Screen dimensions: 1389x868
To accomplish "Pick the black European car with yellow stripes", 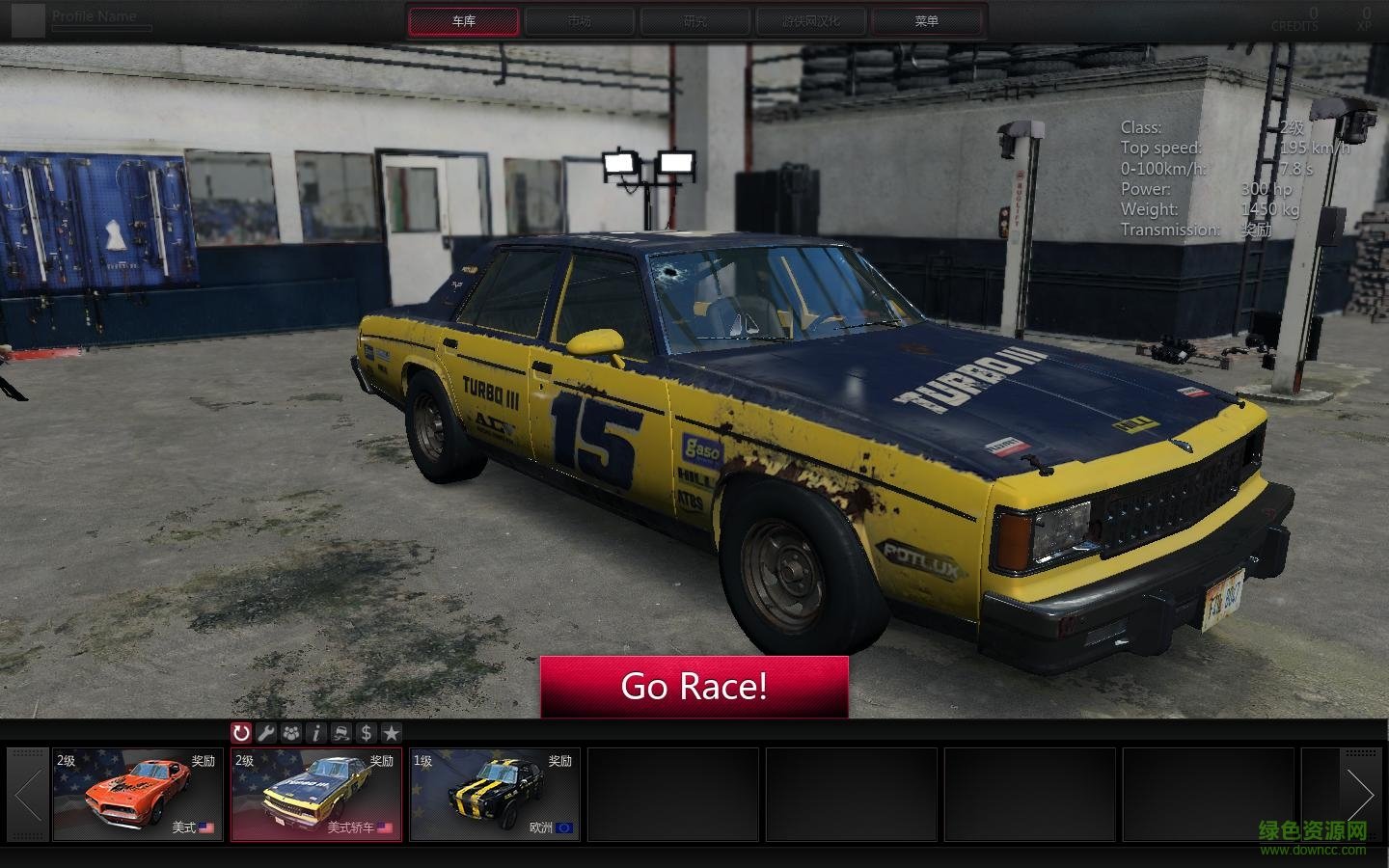I will (495, 795).
